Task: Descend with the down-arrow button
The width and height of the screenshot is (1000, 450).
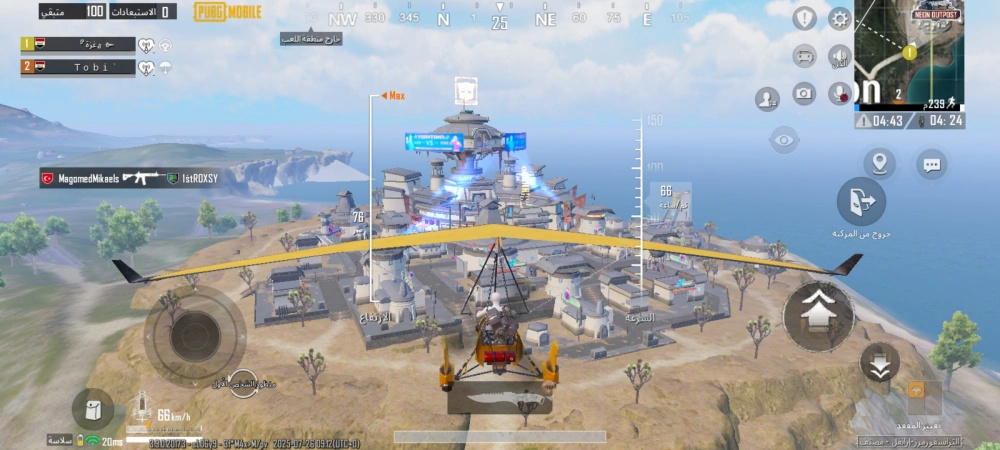Action: [879, 362]
